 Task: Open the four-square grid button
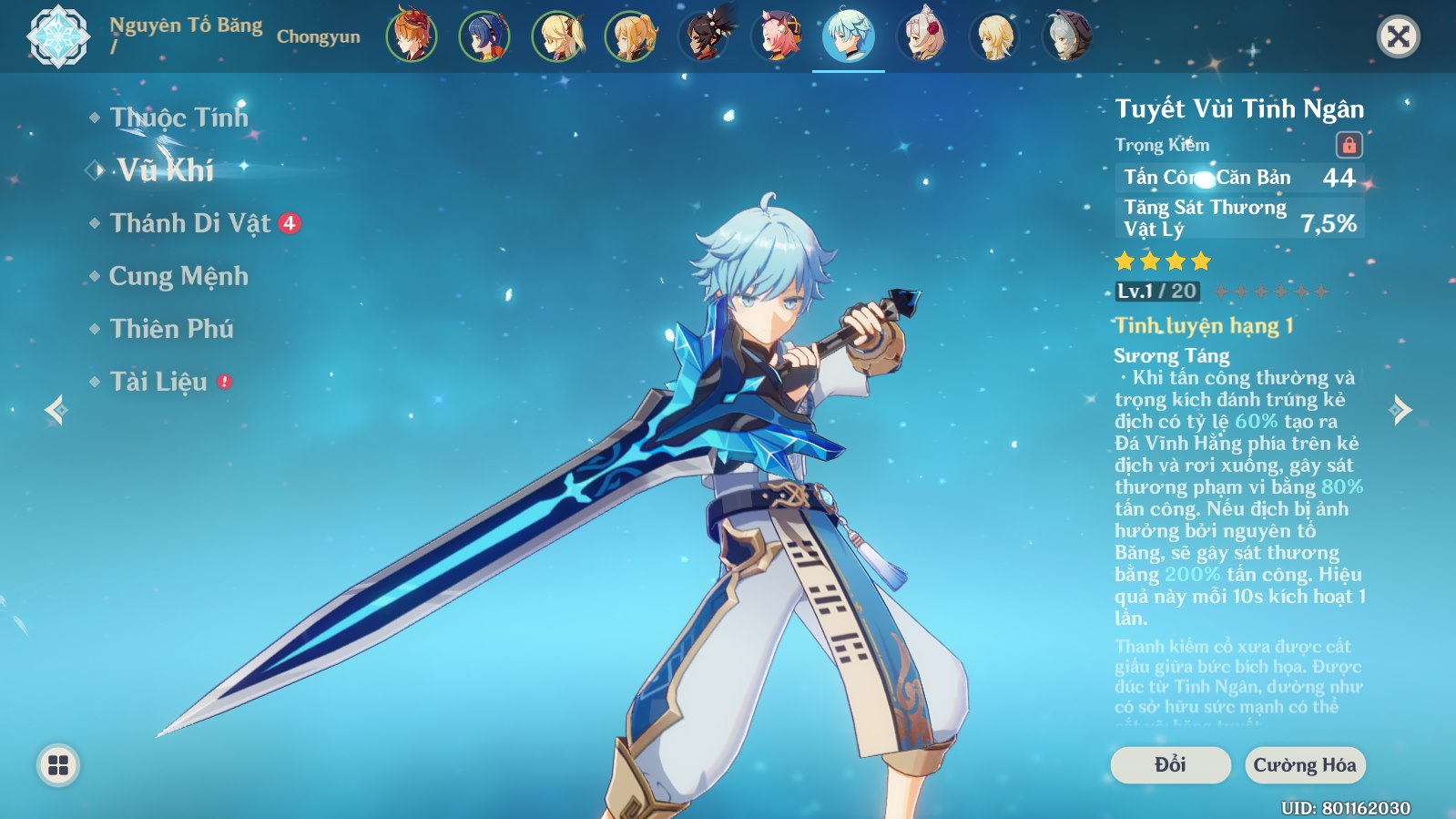pos(58,765)
